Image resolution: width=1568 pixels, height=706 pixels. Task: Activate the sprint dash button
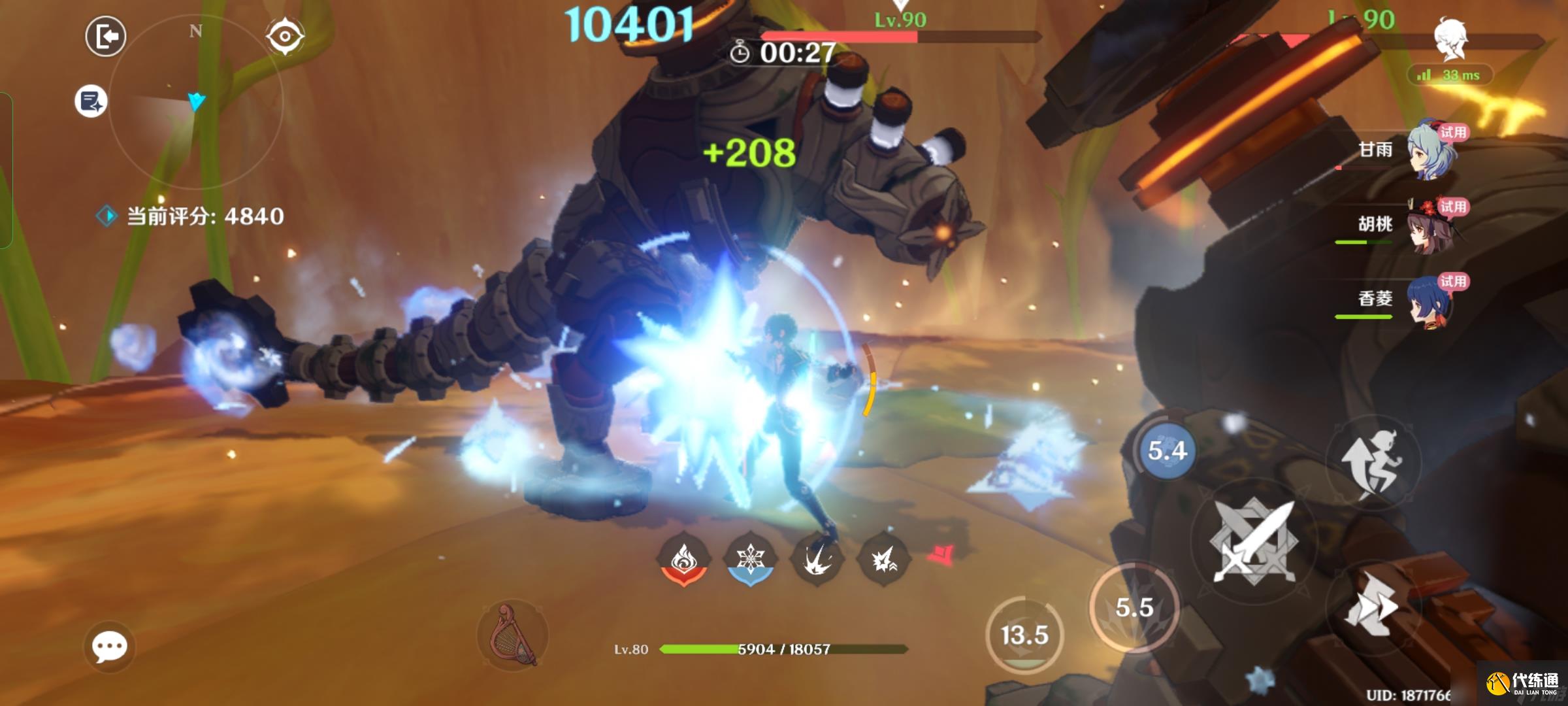point(1371,609)
